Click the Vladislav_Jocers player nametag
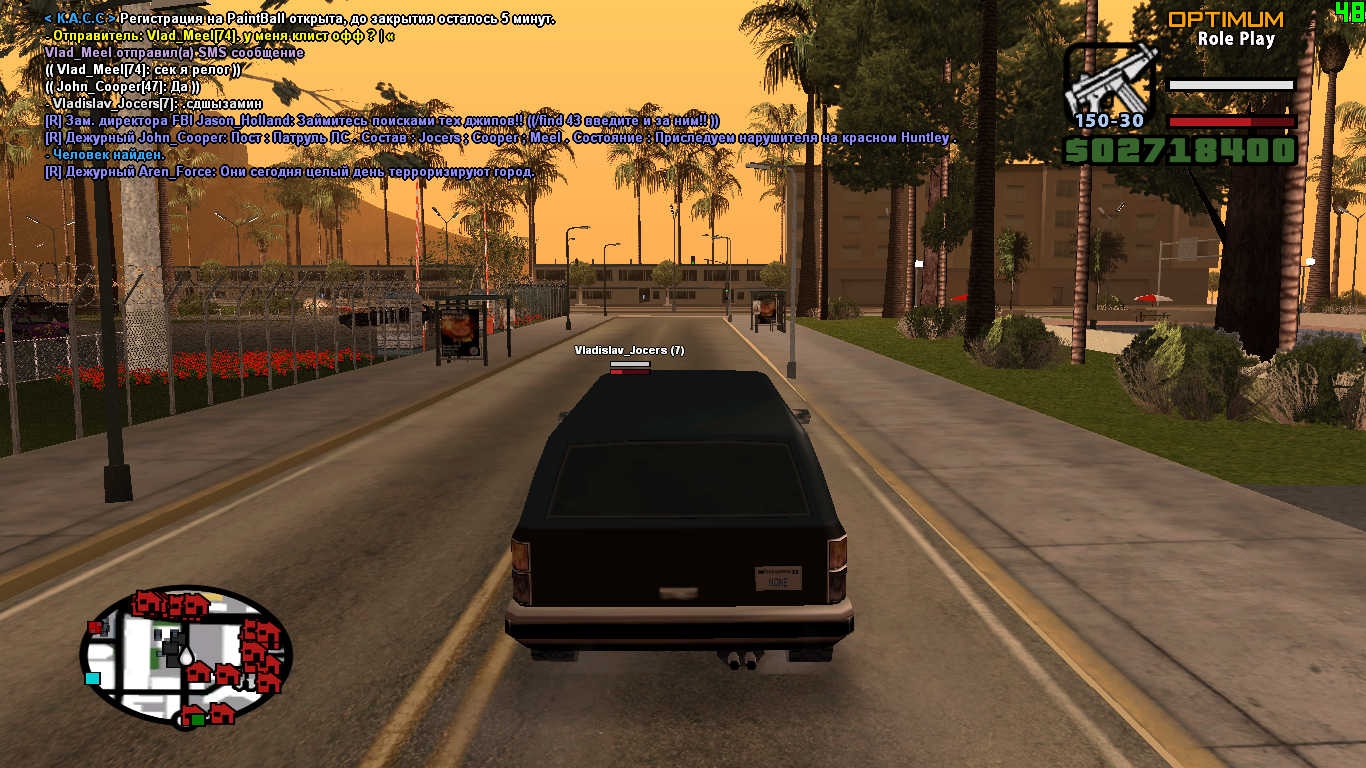This screenshot has height=768, width=1366. pos(629,351)
